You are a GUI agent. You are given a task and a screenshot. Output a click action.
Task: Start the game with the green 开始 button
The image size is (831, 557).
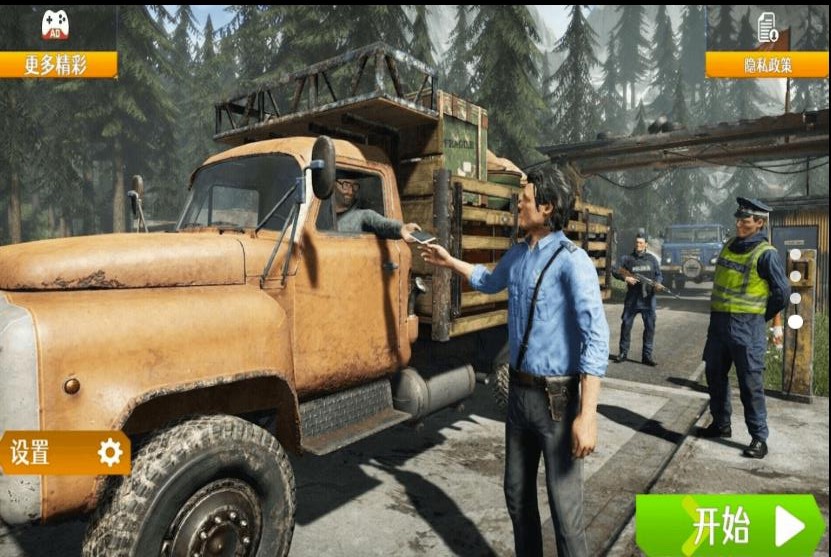(730, 525)
